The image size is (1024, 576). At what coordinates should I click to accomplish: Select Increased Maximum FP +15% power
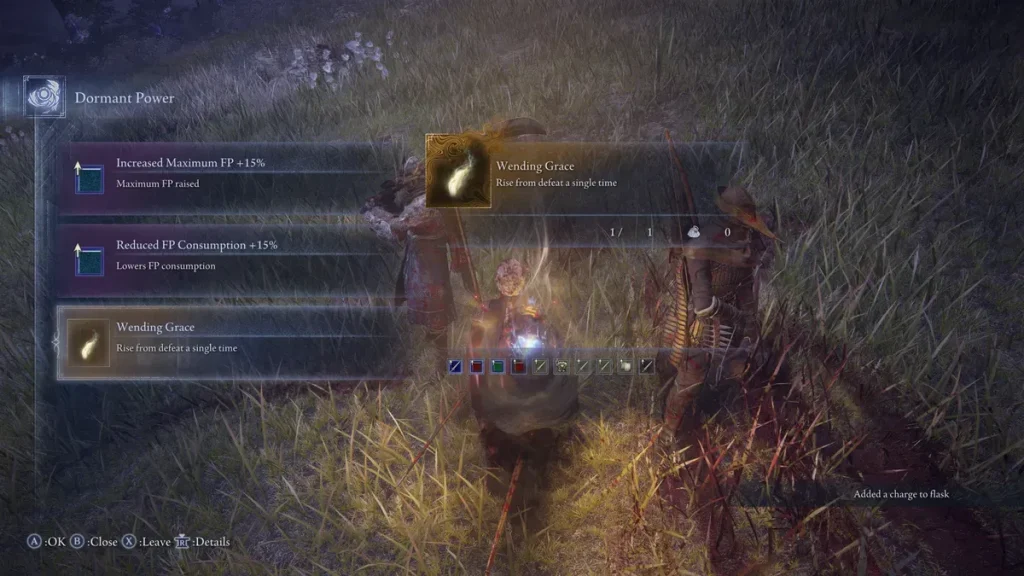[230, 172]
